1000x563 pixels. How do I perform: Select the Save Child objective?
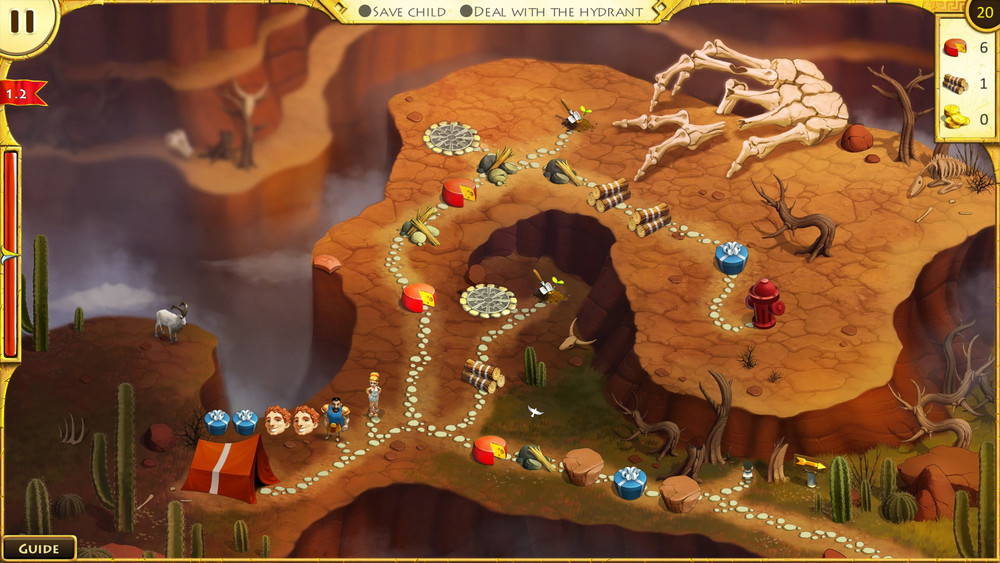click(x=402, y=12)
